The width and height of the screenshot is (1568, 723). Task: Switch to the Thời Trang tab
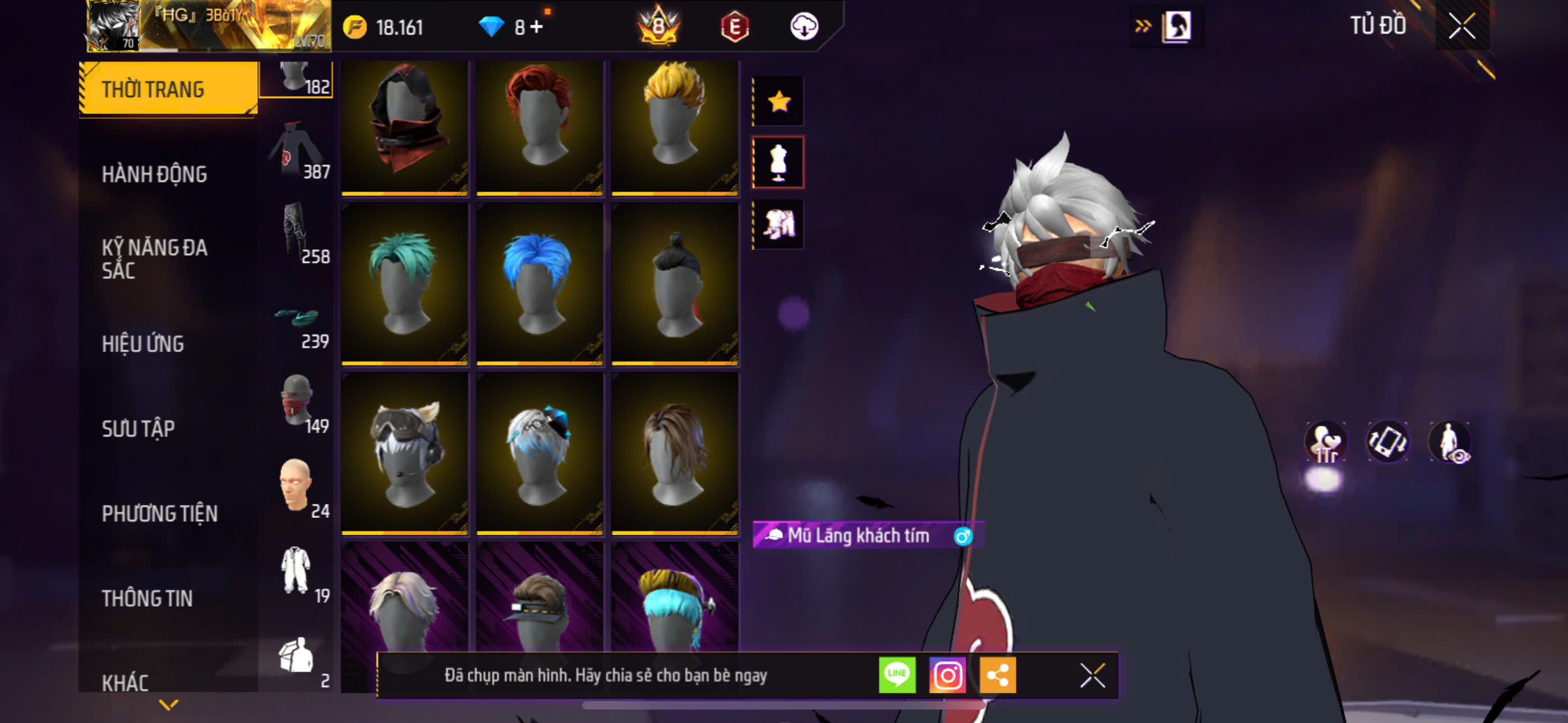[167, 89]
